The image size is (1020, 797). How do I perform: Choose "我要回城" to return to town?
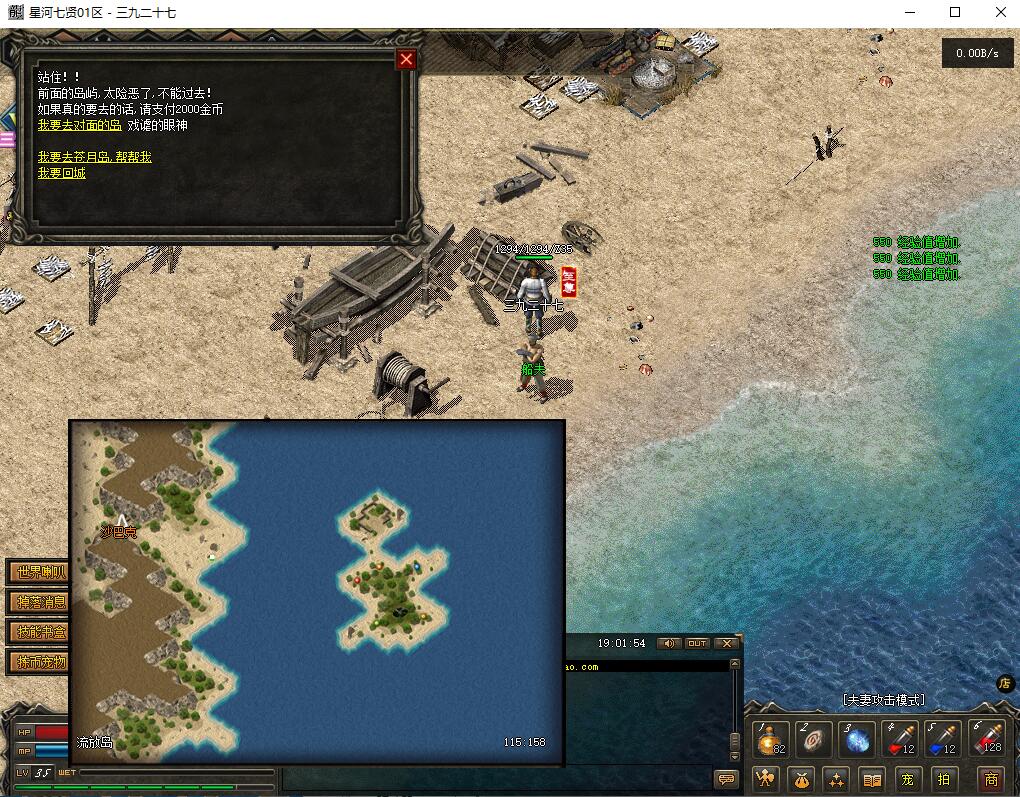(62, 173)
